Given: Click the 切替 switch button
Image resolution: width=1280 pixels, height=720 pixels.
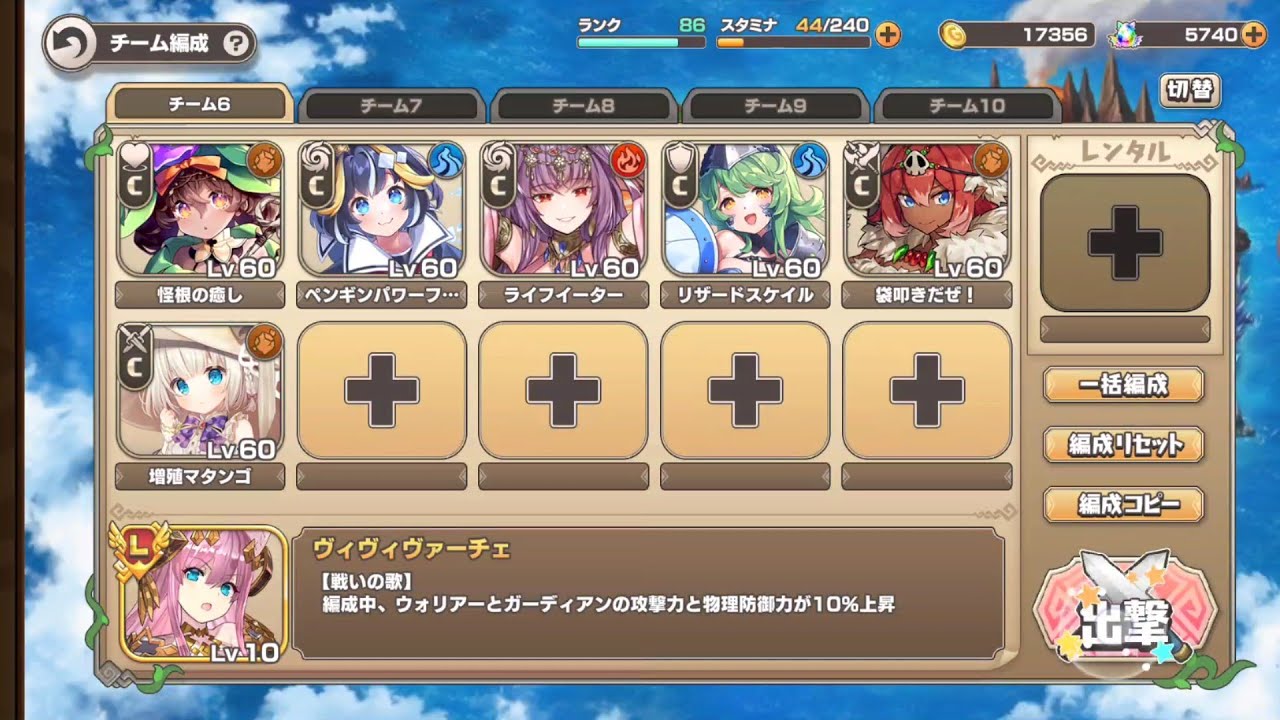Looking at the screenshot, I should [x=1189, y=91].
